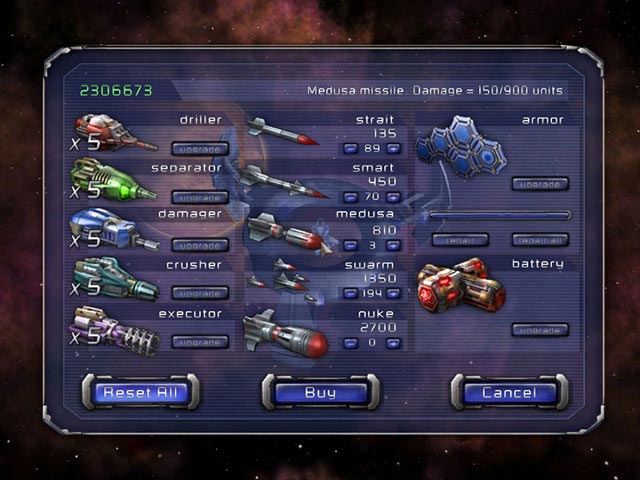Screen dimensions: 640x480
Task: Click the armor repair button
Action: [x=460, y=240]
